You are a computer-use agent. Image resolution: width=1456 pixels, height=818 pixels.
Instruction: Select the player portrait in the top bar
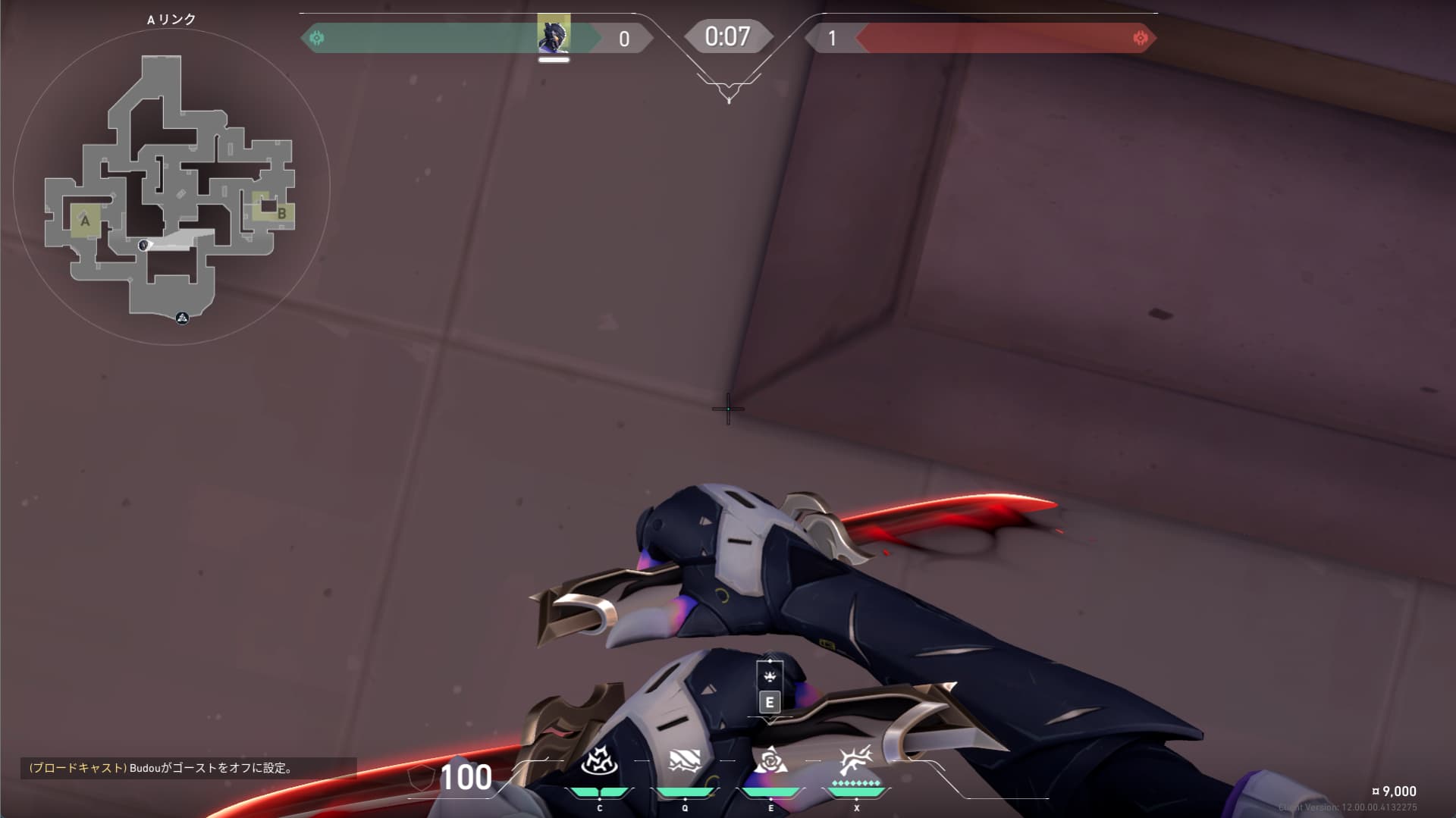coord(554,35)
